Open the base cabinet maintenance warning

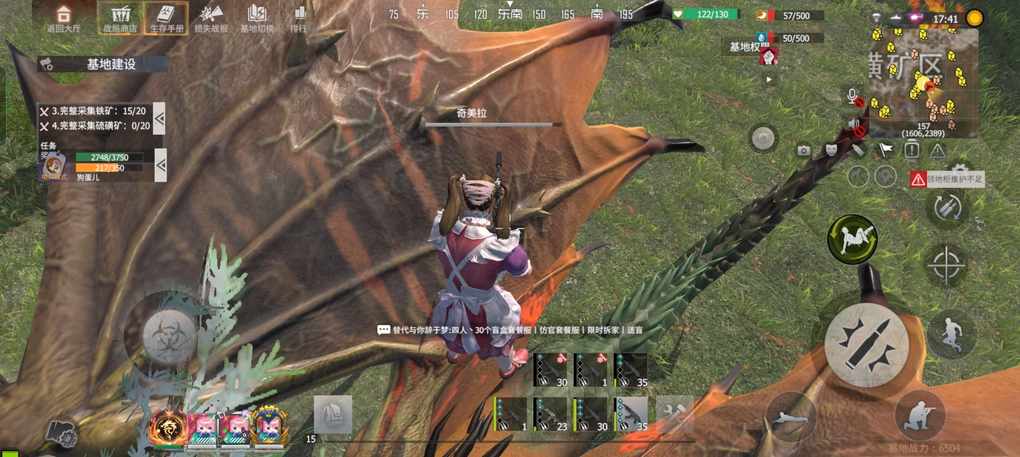pyautogui.click(x=946, y=179)
